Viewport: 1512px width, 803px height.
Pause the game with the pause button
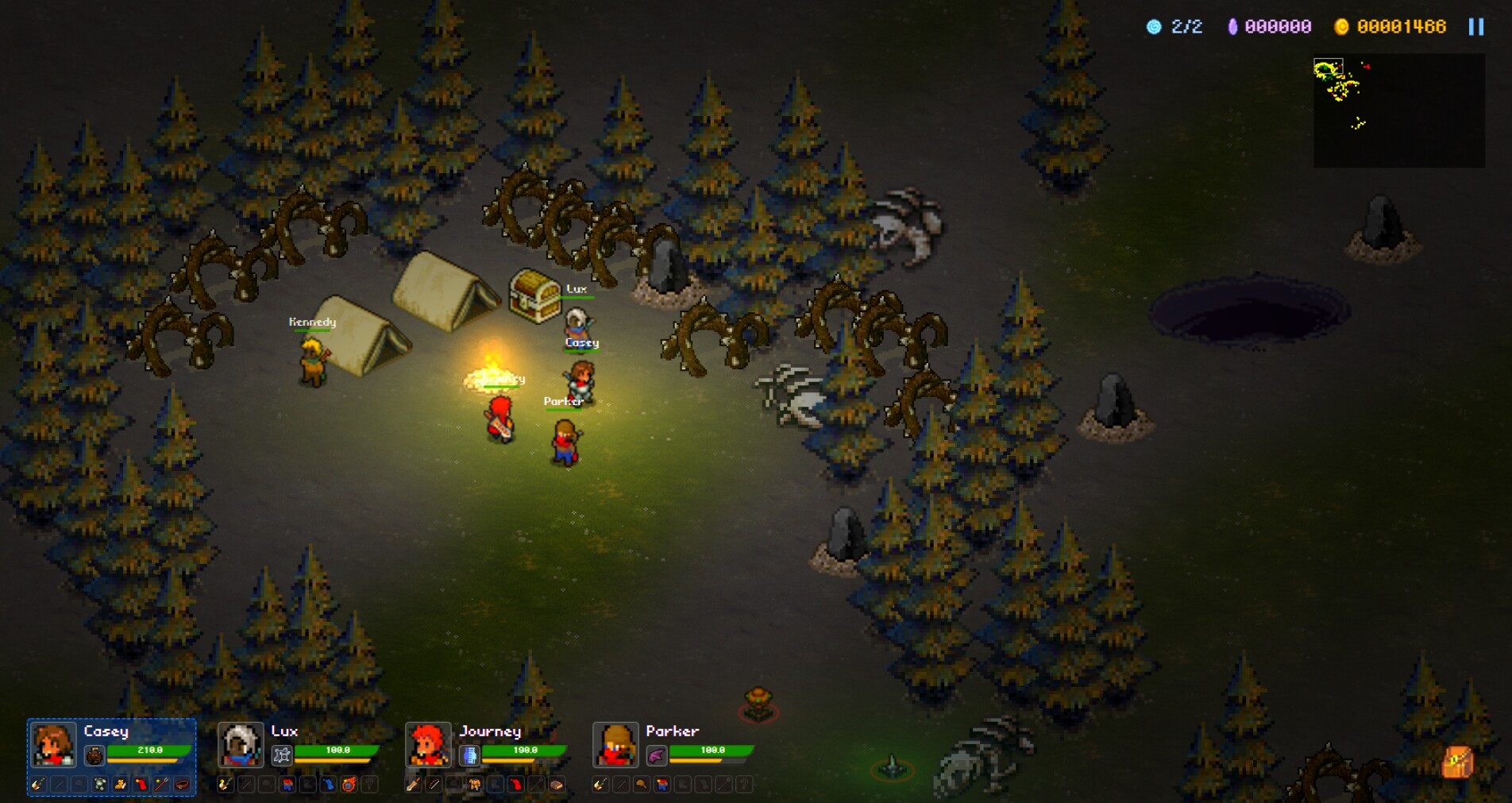coord(1475,26)
